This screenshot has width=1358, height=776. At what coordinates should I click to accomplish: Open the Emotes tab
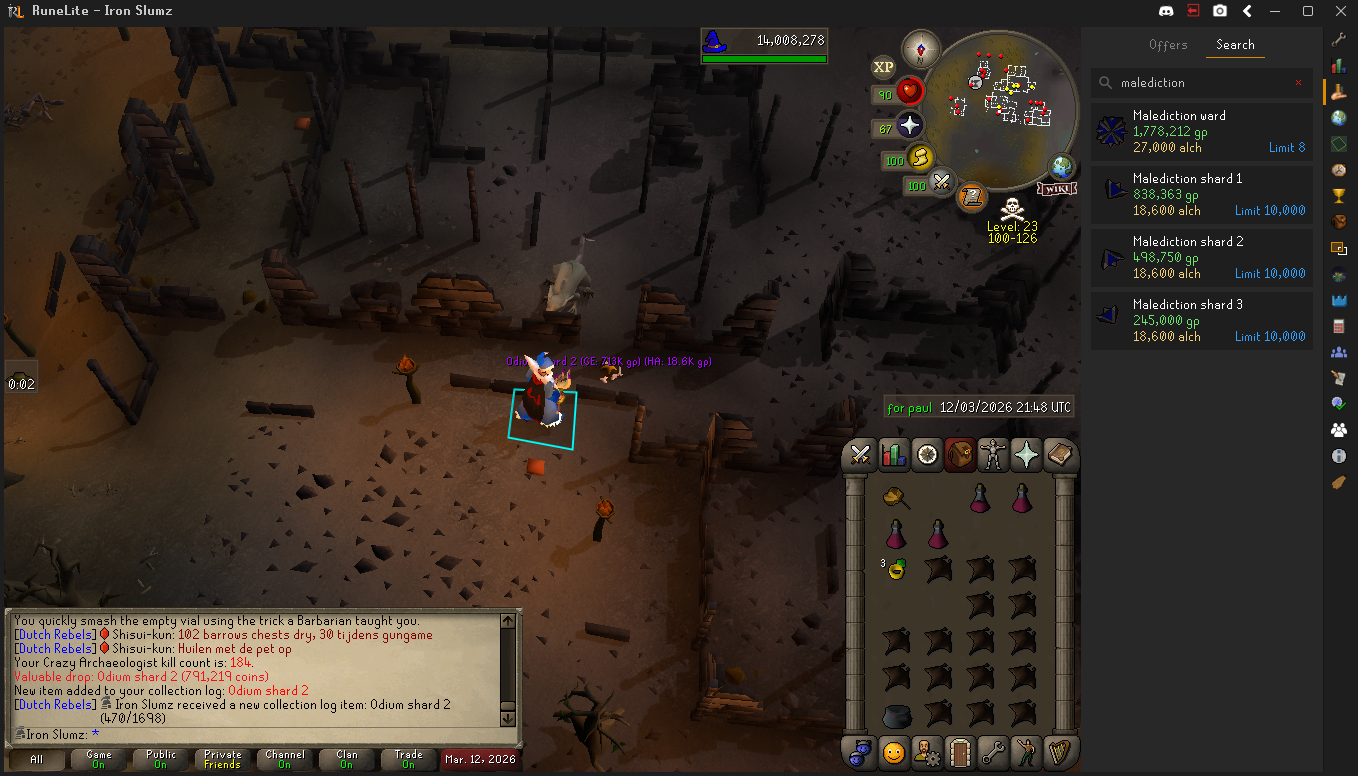click(x=1027, y=751)
